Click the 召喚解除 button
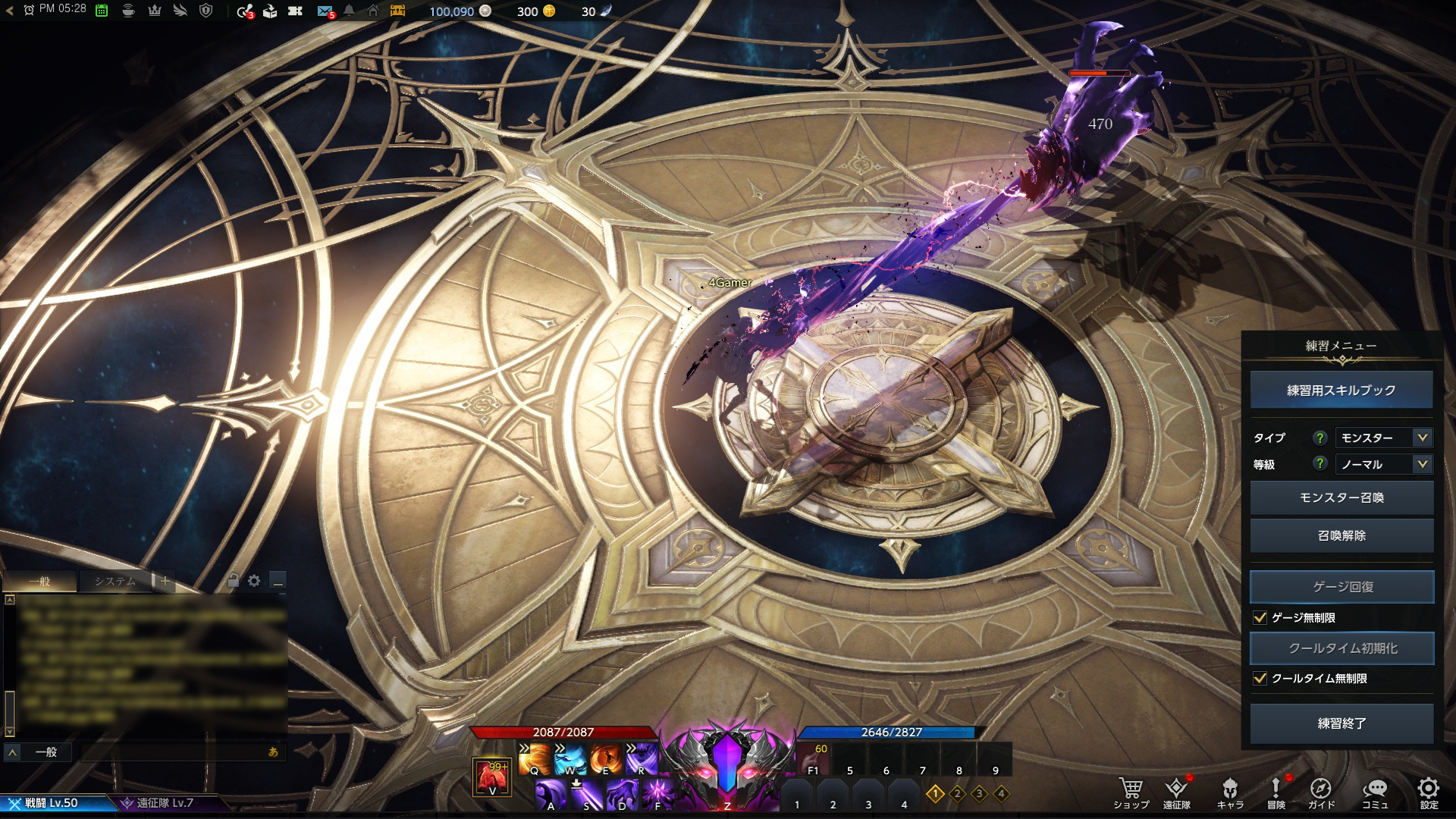The height and width of the screenshot is (819, 1456). click(1341, 535)
